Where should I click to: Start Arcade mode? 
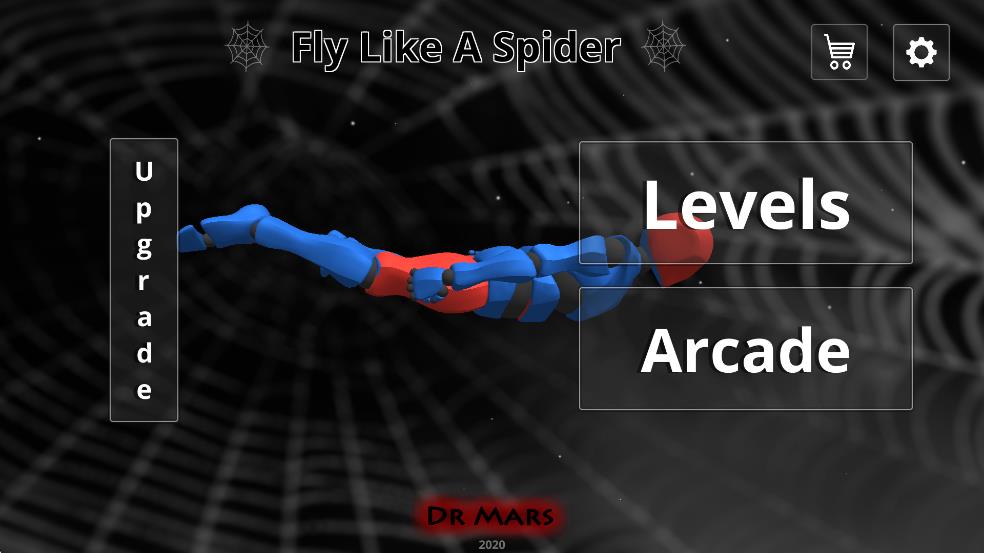(x=745, y=349)
